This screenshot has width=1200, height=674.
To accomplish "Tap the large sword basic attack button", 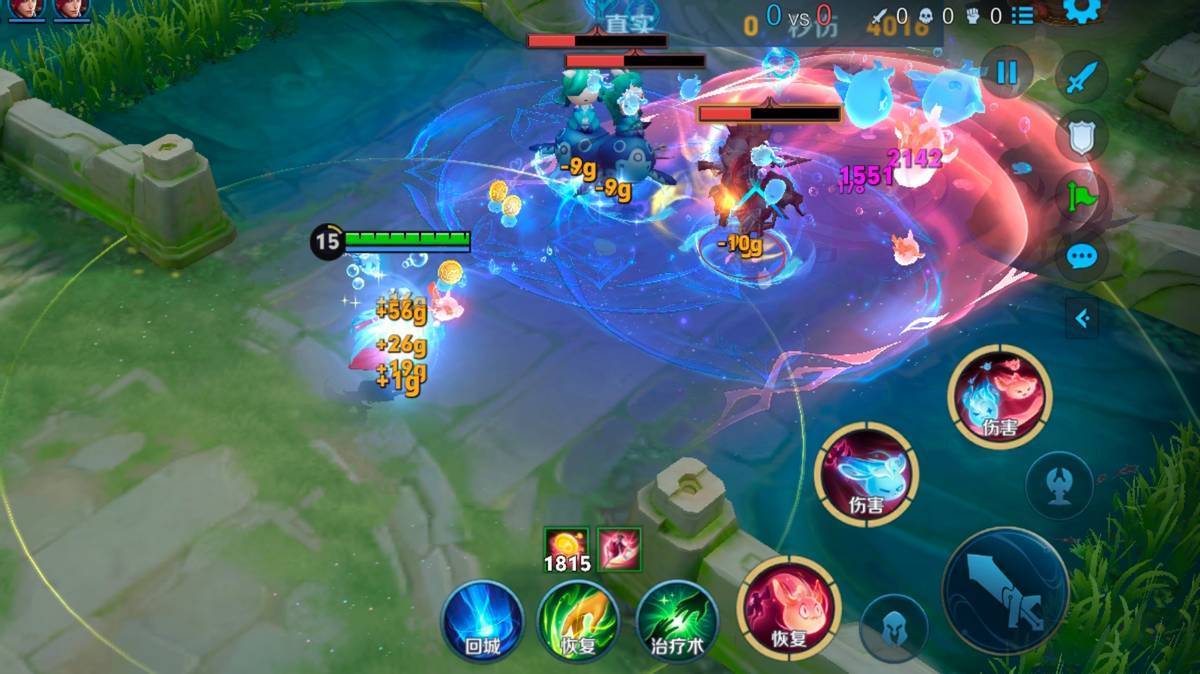I will [1005, 591].
